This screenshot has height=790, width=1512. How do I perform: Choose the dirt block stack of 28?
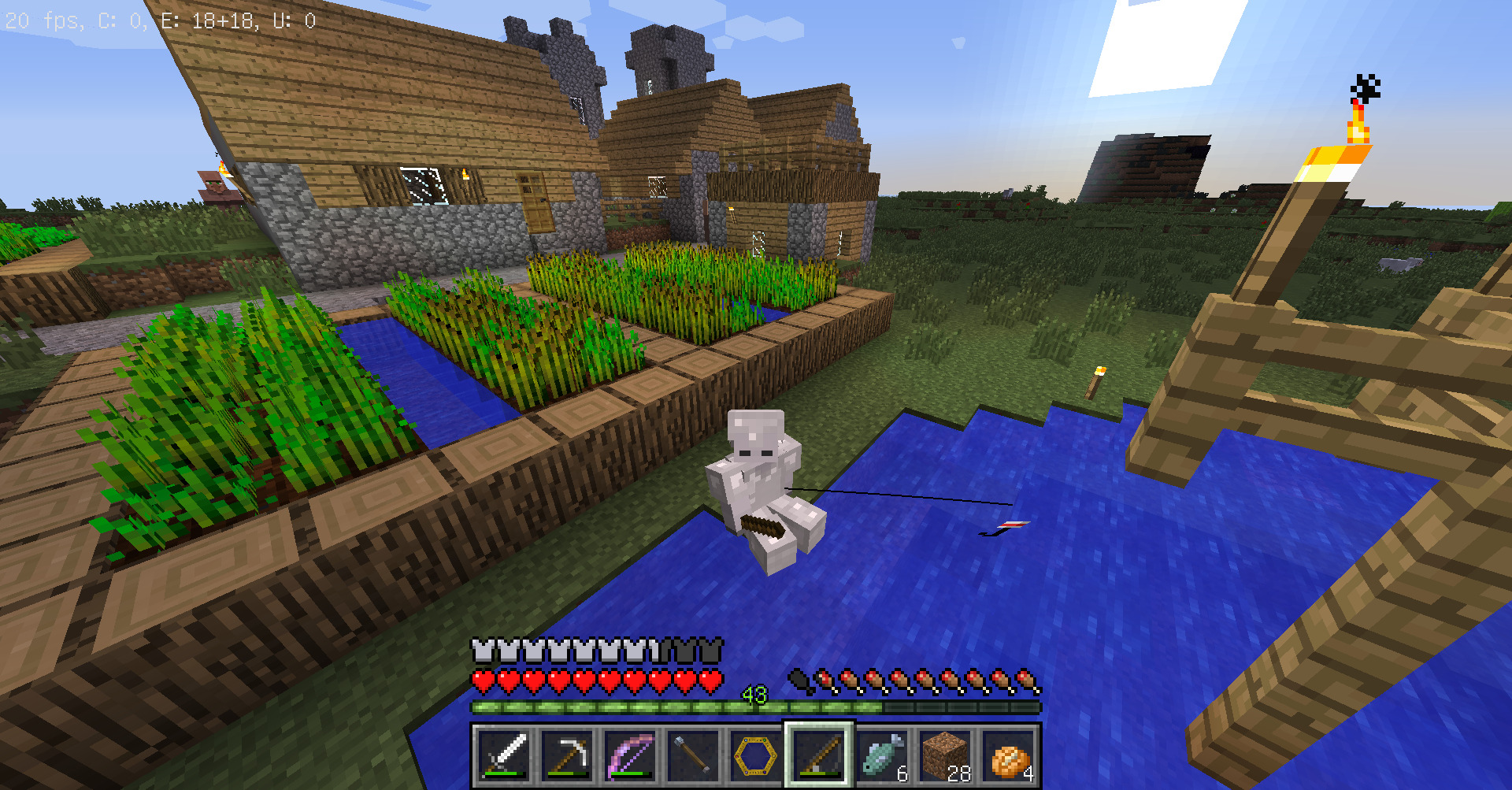pyautogui.click(x=945, y=755)
